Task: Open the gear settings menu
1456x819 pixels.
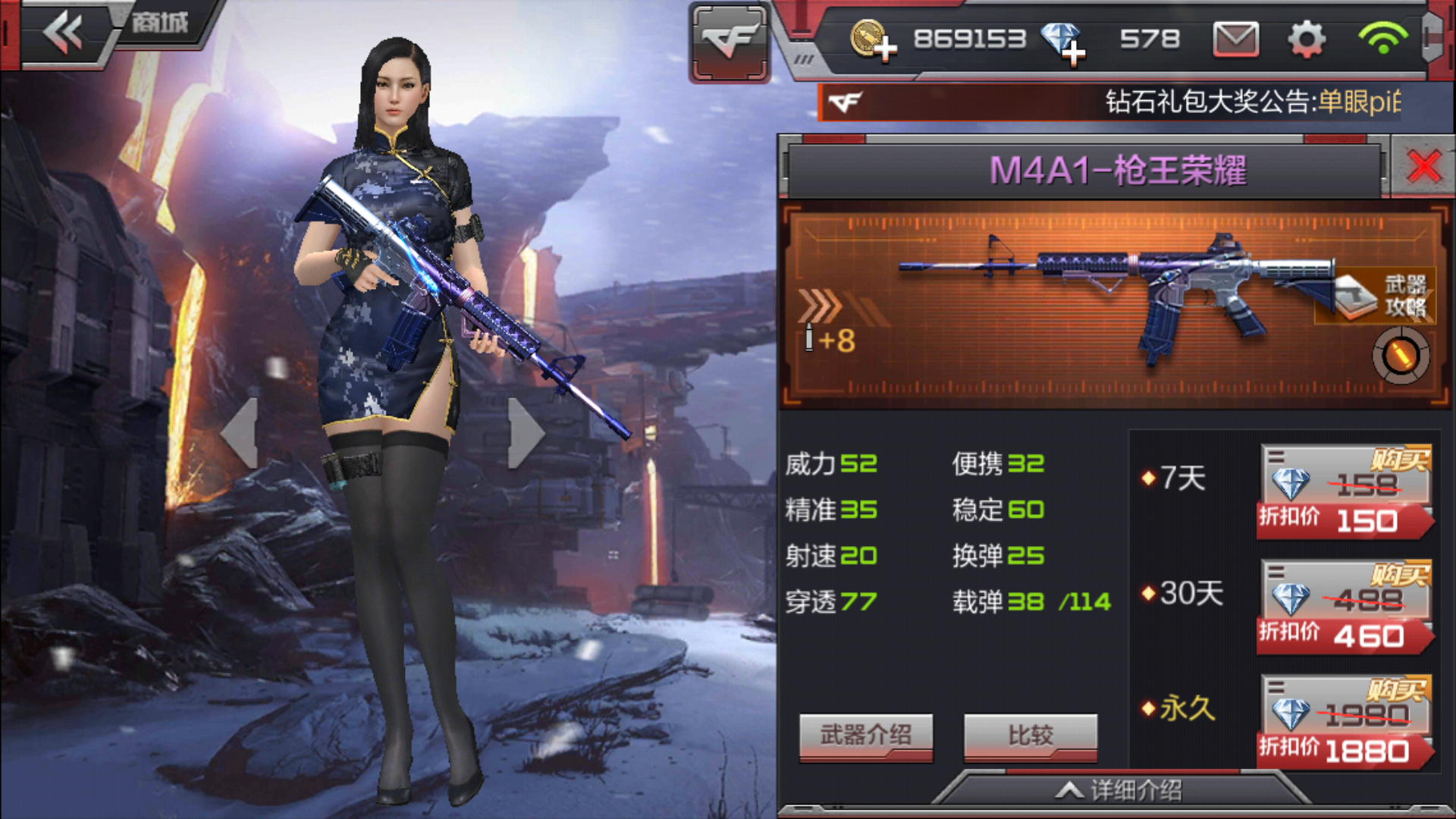Action: coord(1307,39)
